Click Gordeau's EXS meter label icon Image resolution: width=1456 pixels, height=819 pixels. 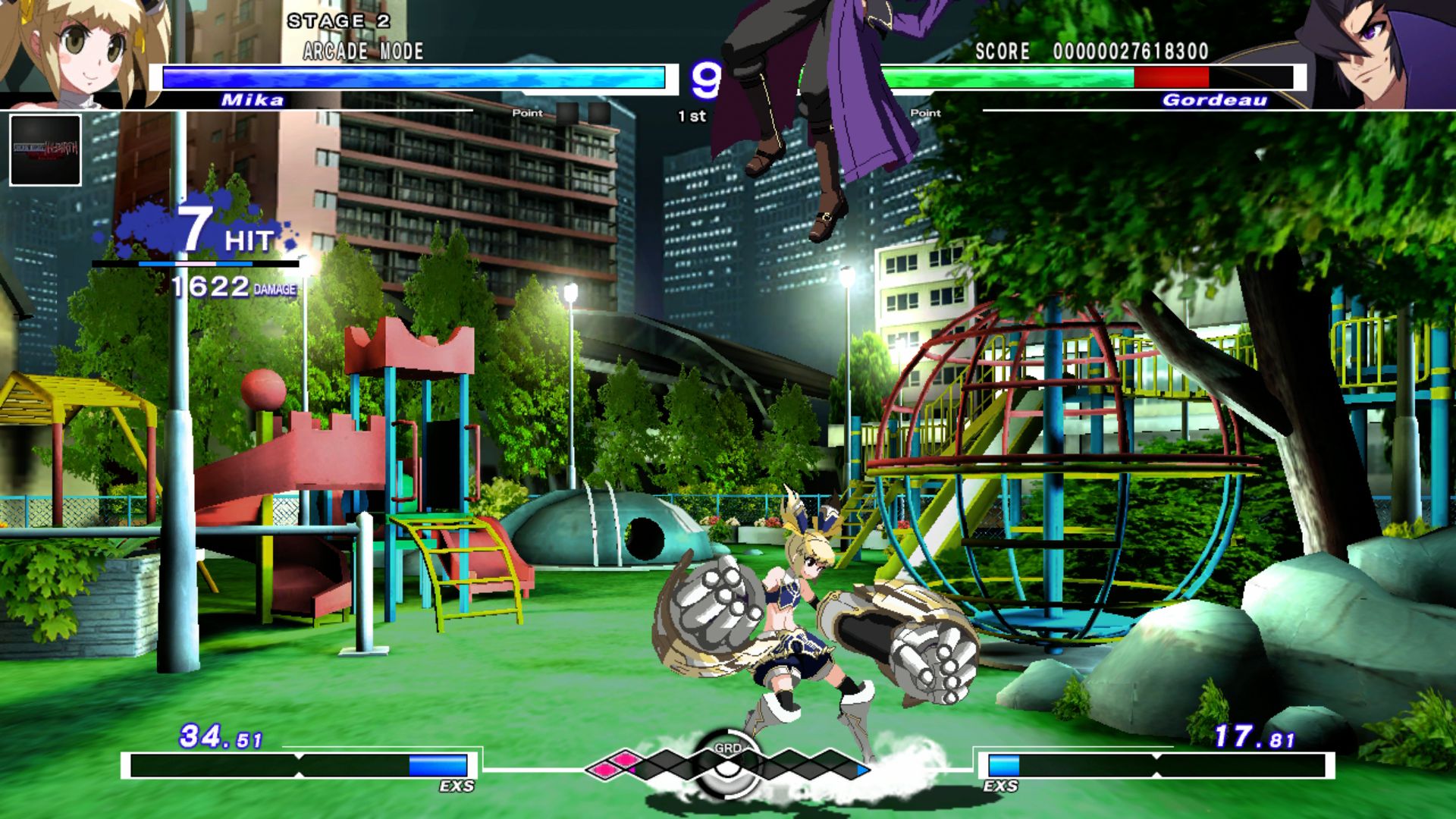click(x=1003, y=787)
